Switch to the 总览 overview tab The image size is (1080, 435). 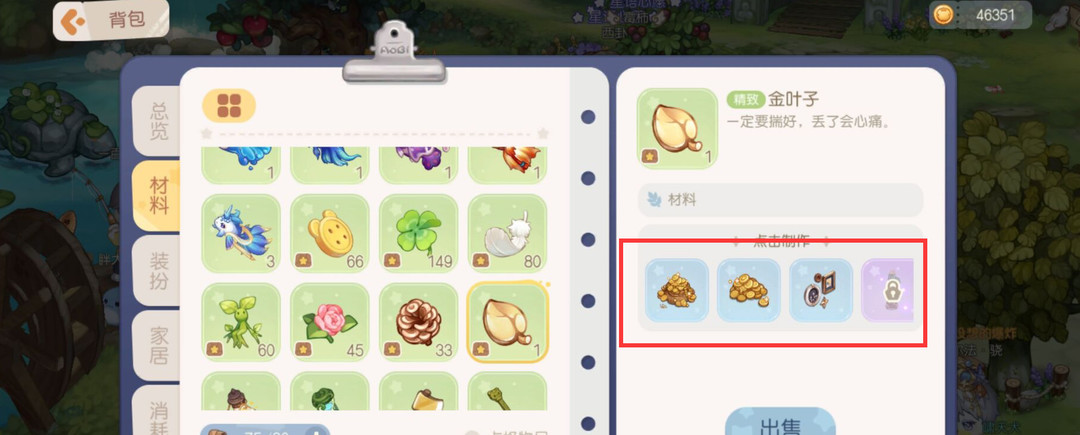click(158, 120)
